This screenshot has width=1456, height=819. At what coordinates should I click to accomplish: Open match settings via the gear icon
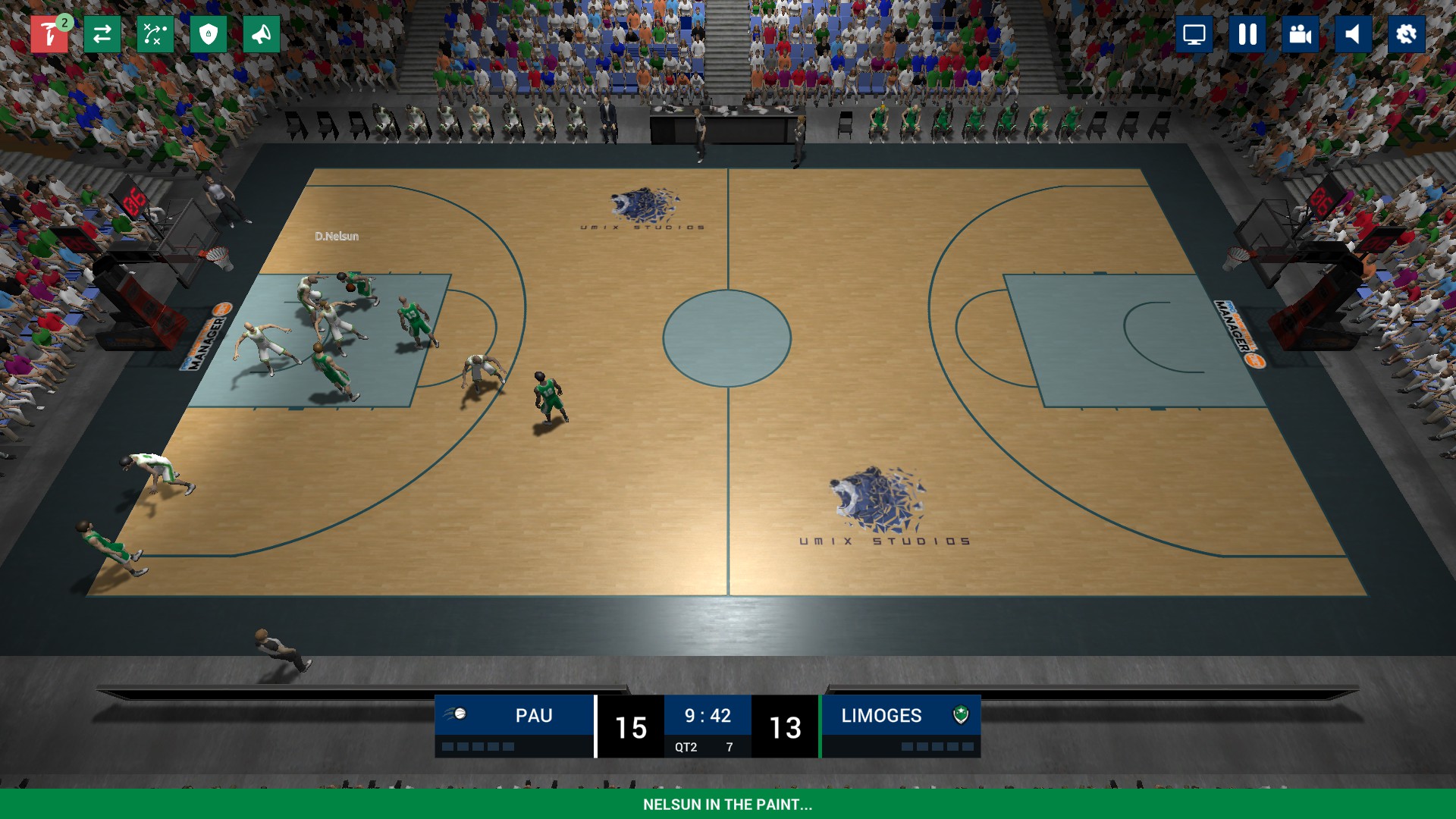(x=1406, y=33)
